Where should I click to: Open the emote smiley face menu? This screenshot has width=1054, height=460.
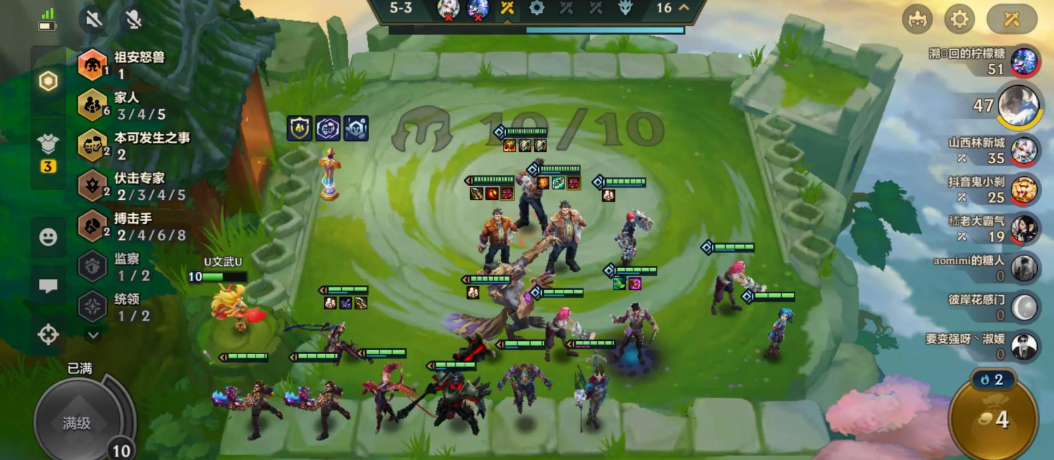click(48, 237)
